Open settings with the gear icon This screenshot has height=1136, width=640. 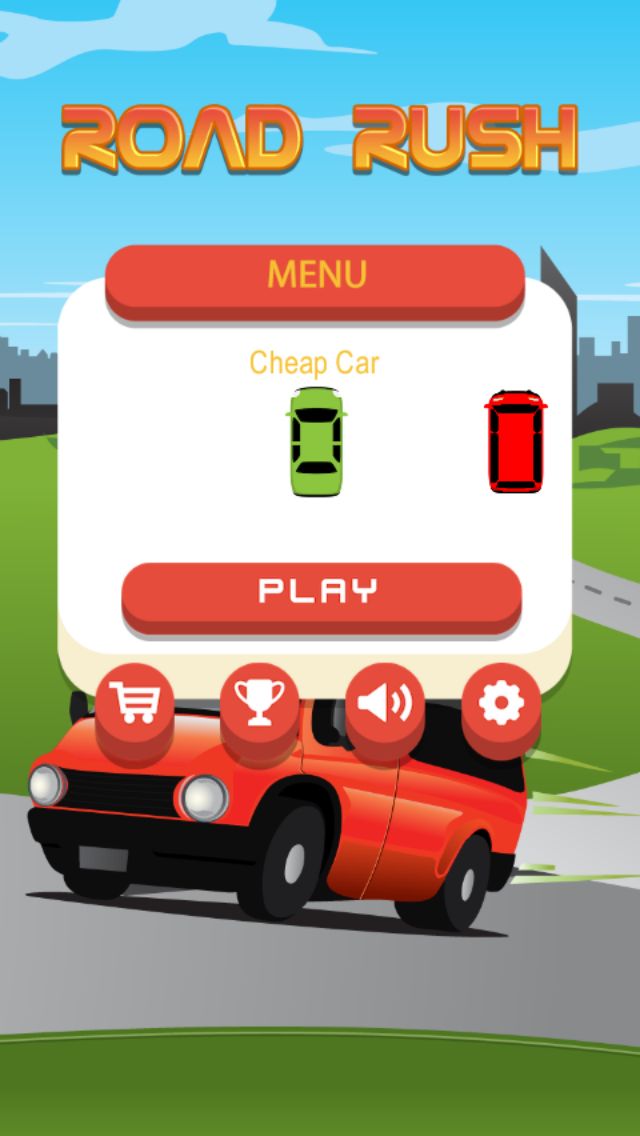click(x=501, y=702)
